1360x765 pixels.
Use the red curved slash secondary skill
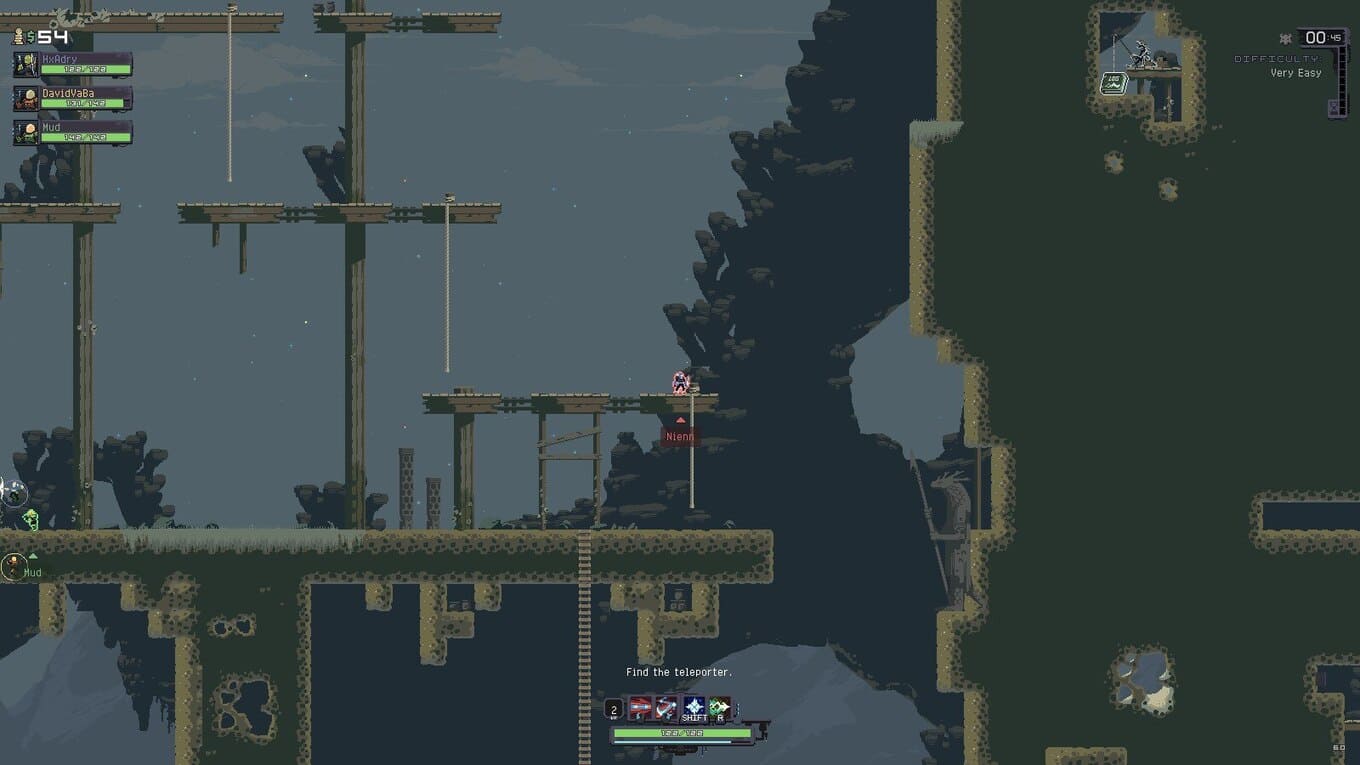pos(667,708)
